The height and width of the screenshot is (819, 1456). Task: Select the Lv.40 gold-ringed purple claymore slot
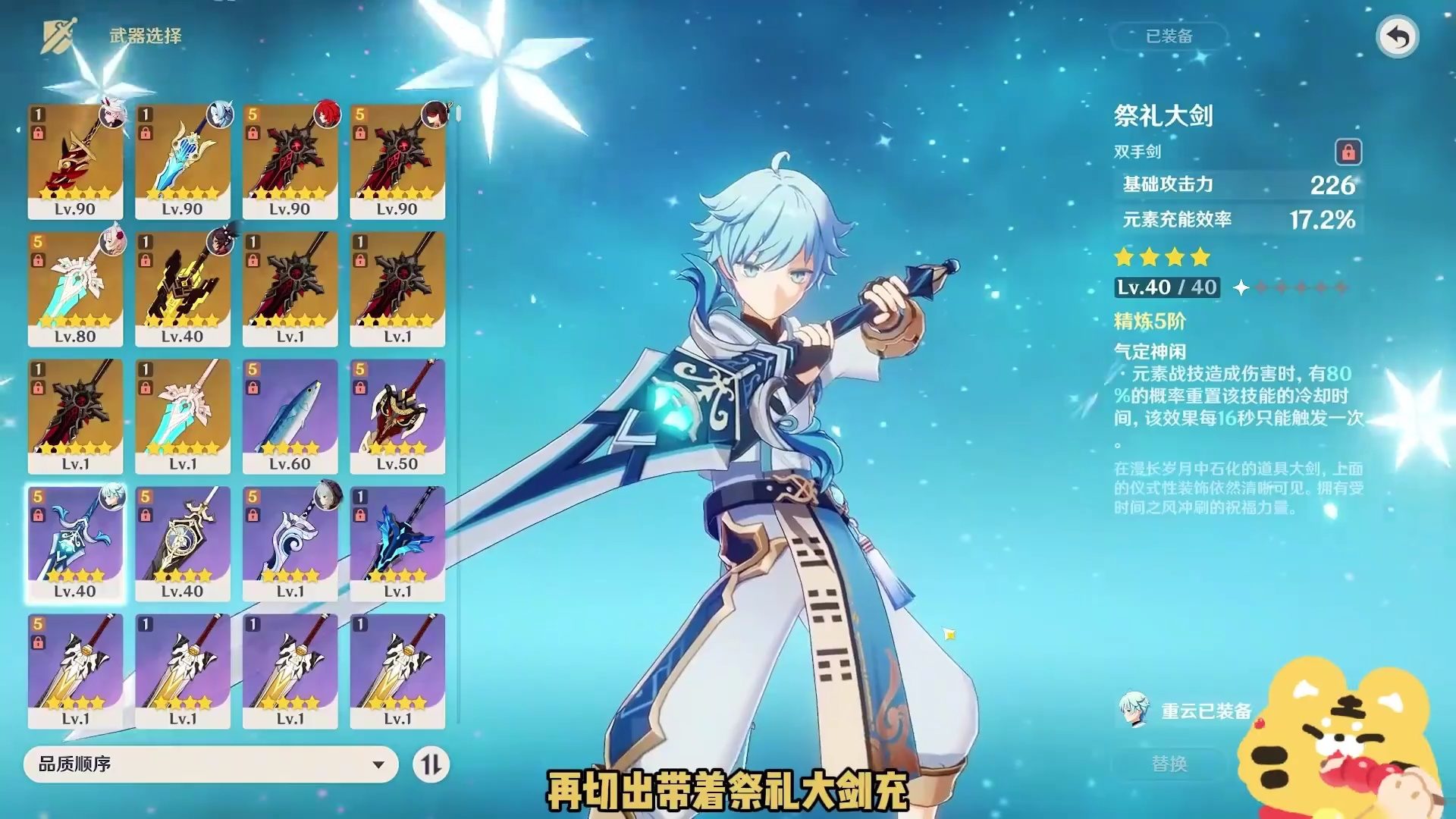coord(182,543)
